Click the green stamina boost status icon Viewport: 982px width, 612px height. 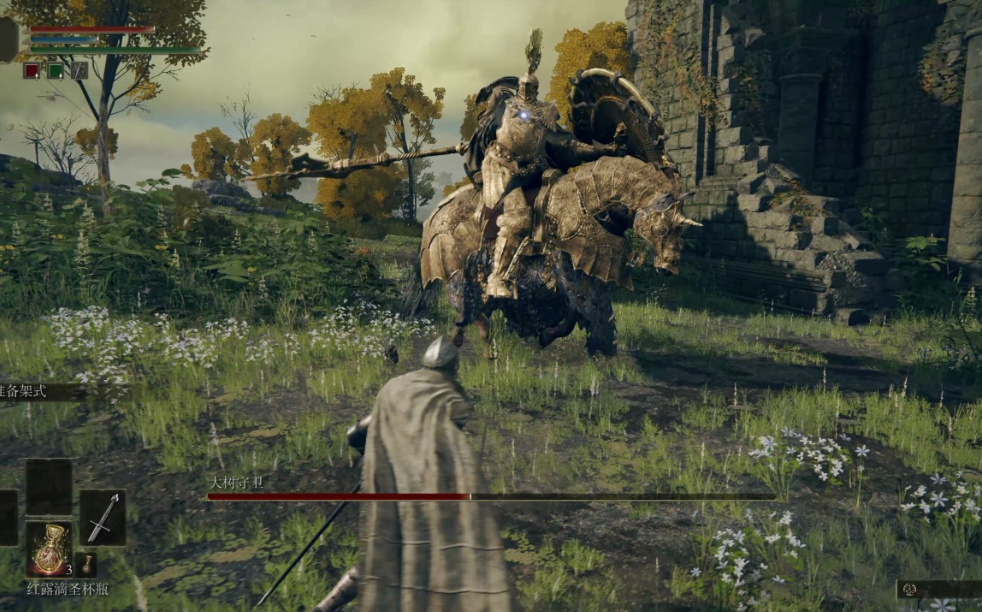coord(55,71)
